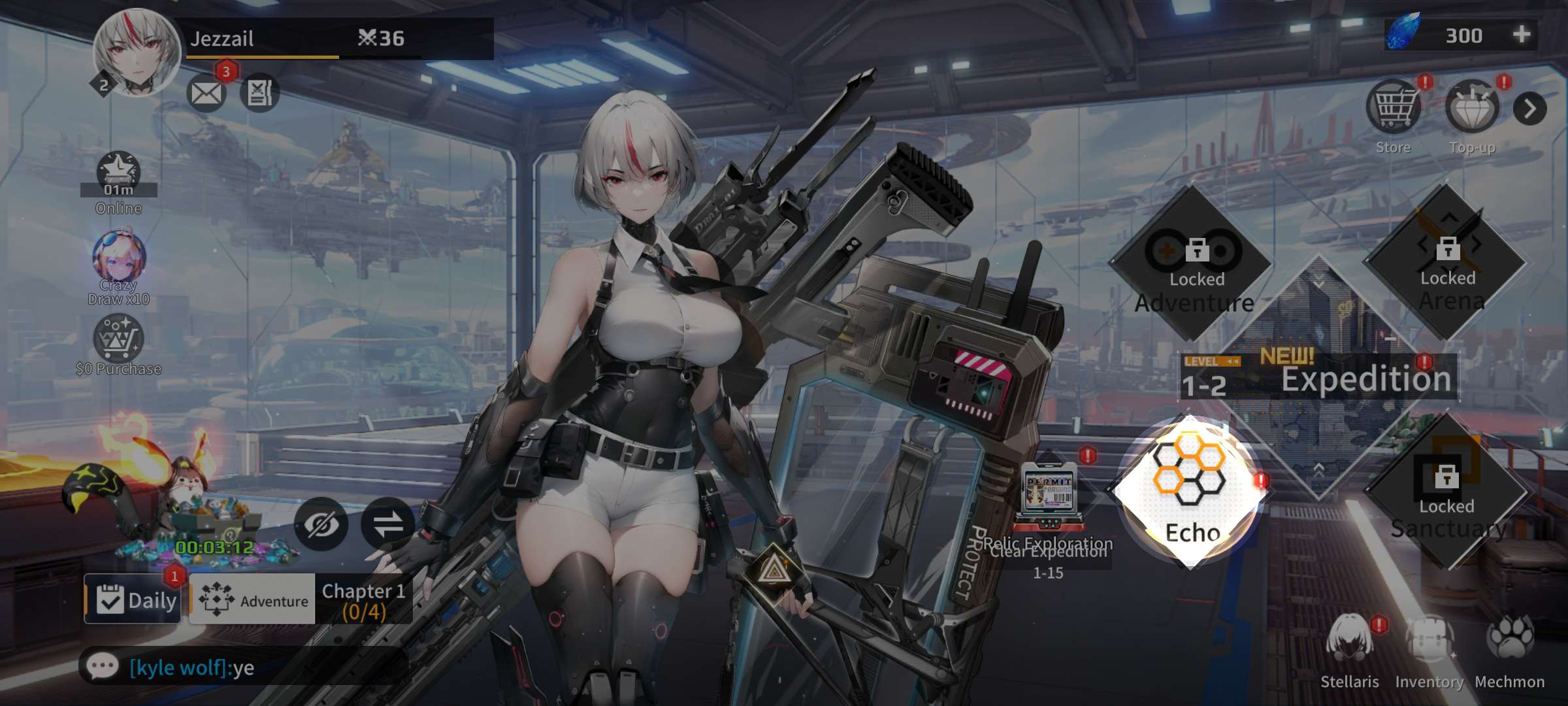Screen dimensions: 1568x706
Task: Open the mail envelope icon
Action: pyautogui.click(x=206, y=93)
